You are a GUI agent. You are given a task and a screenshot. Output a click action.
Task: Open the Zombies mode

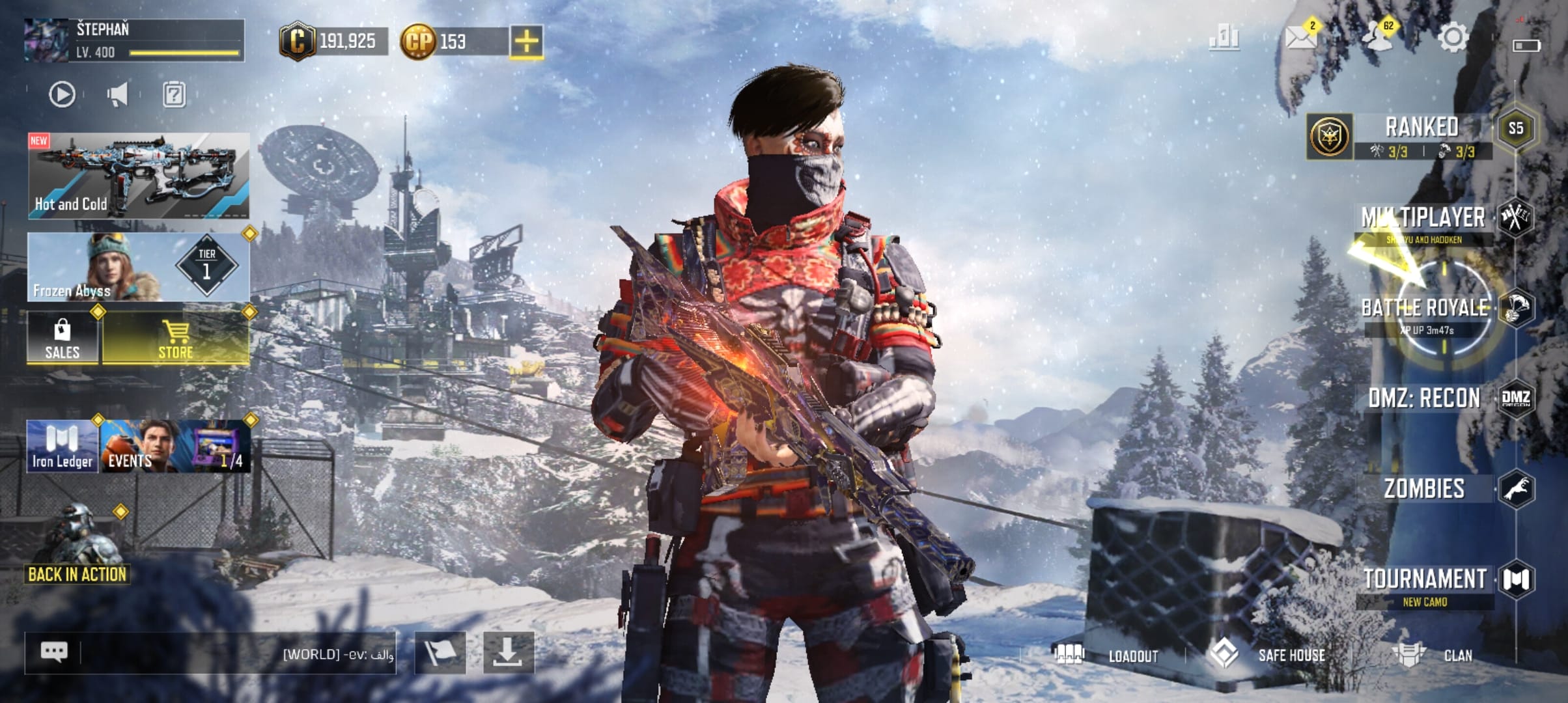tap(1425, 489)
